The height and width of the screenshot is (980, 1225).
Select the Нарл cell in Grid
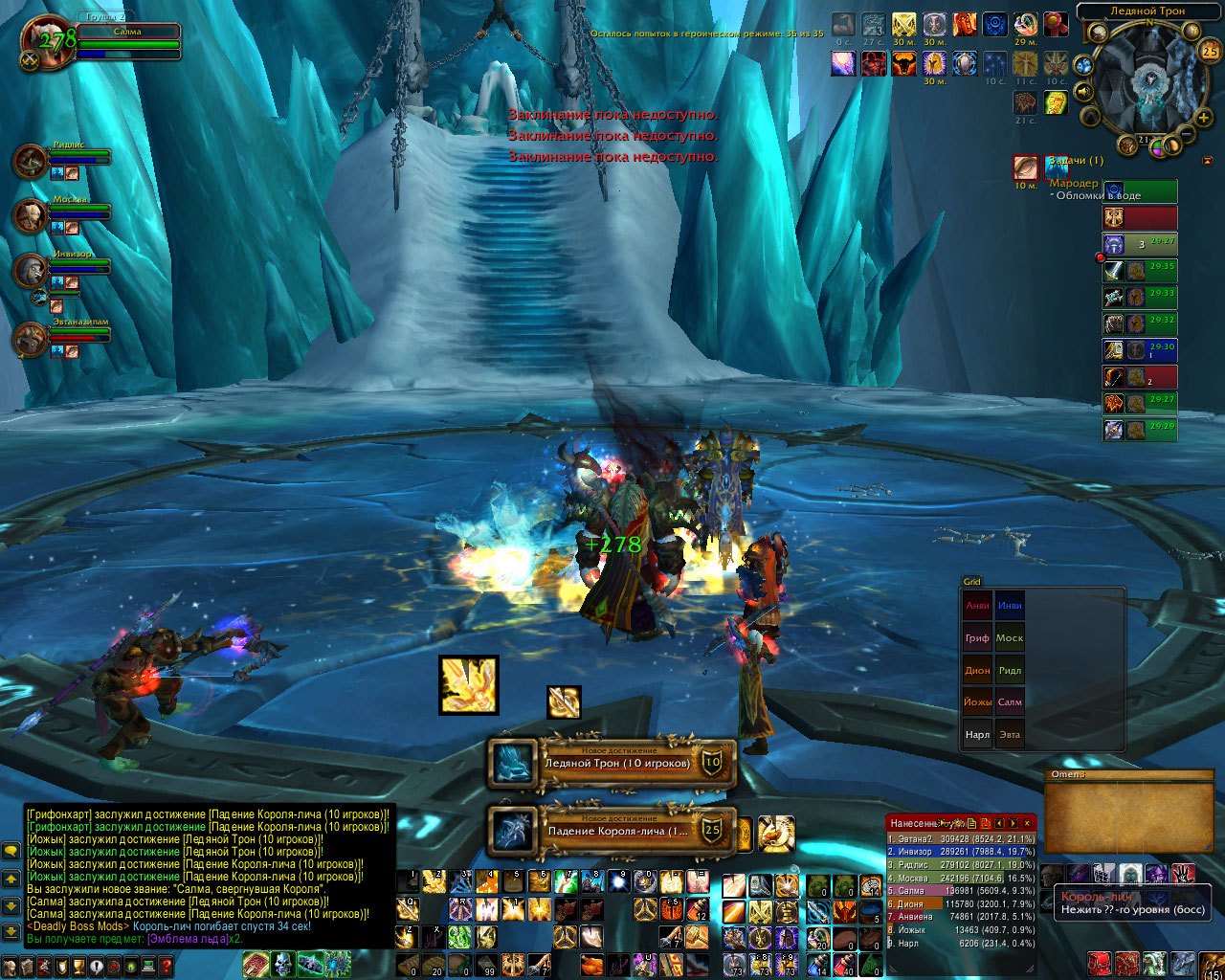(977, 735)
